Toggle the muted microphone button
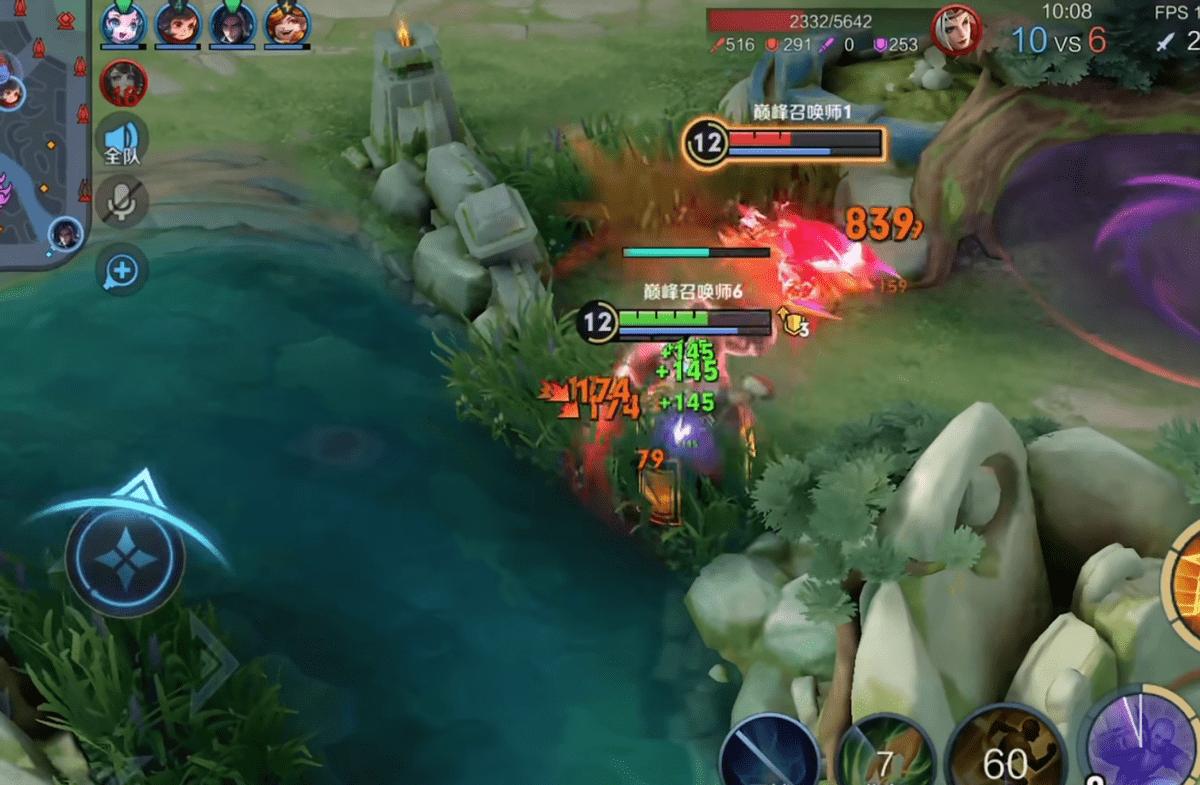This screenshot has height=785, width=1200. (x=122, y=203)
